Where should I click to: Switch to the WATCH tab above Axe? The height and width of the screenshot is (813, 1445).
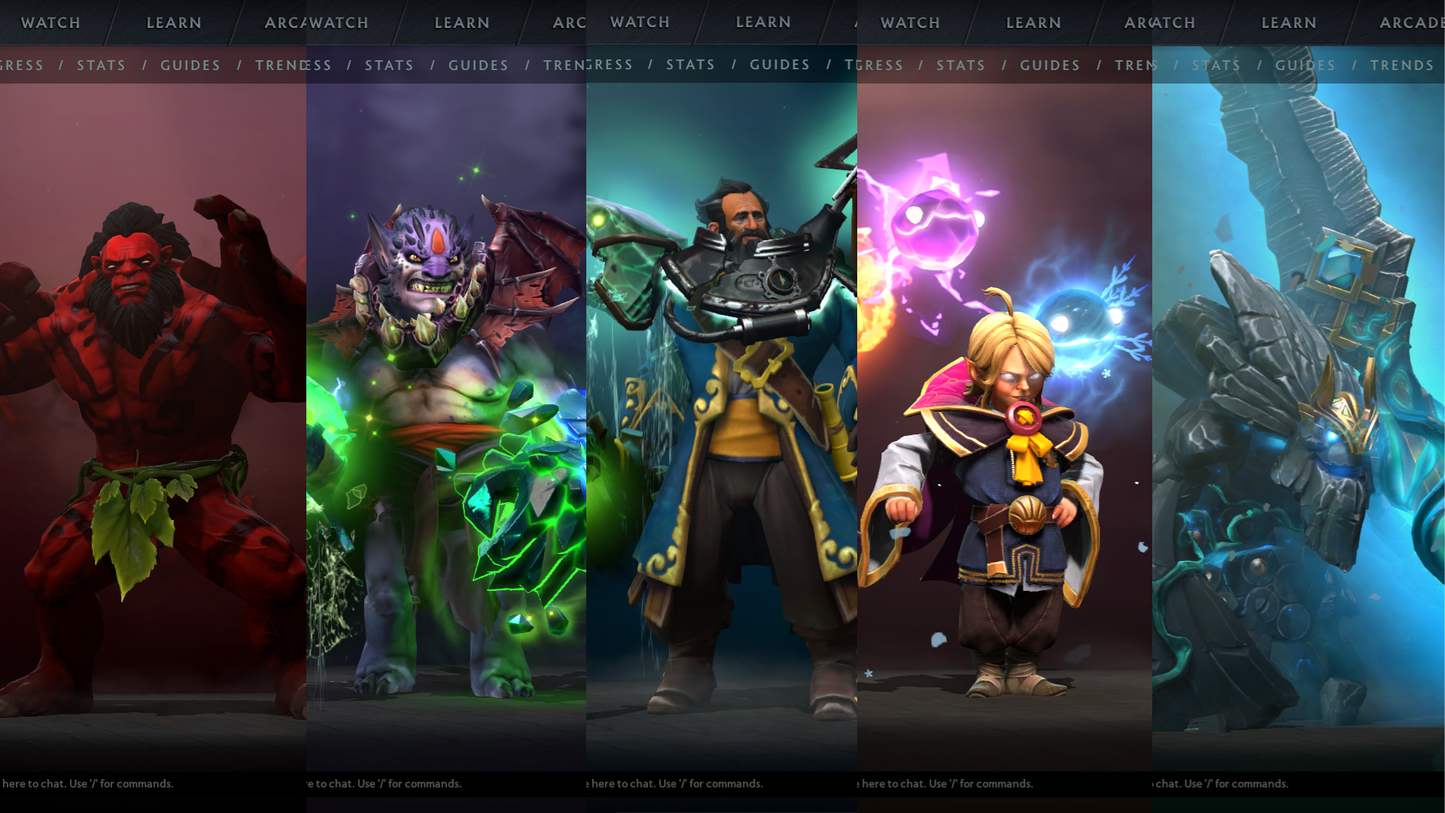click(x=50, y=22)
